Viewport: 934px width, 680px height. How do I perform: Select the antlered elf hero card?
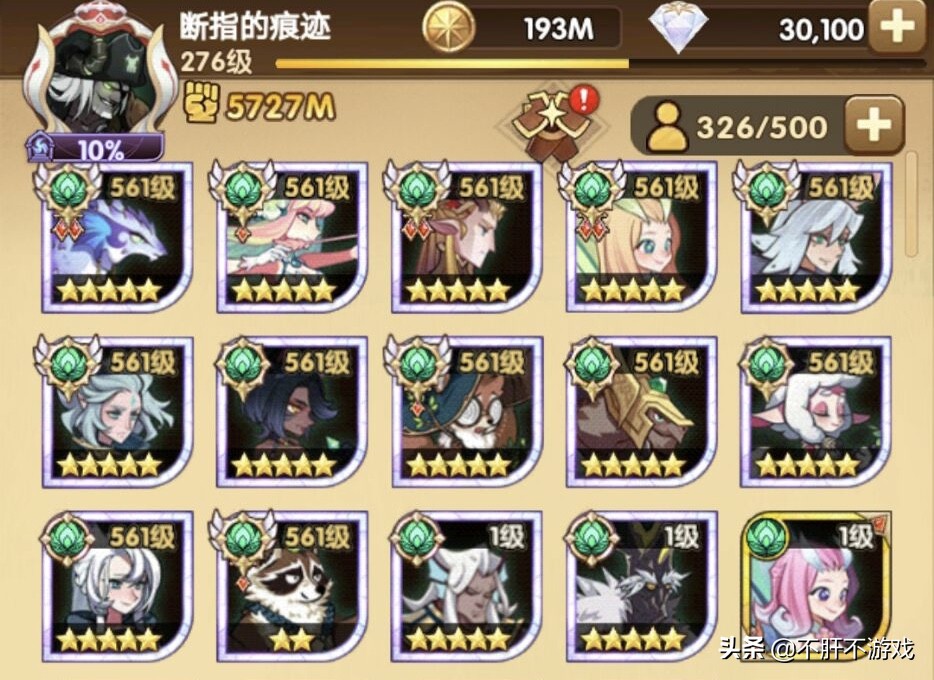pyautogui.click(x=466, y=238)
